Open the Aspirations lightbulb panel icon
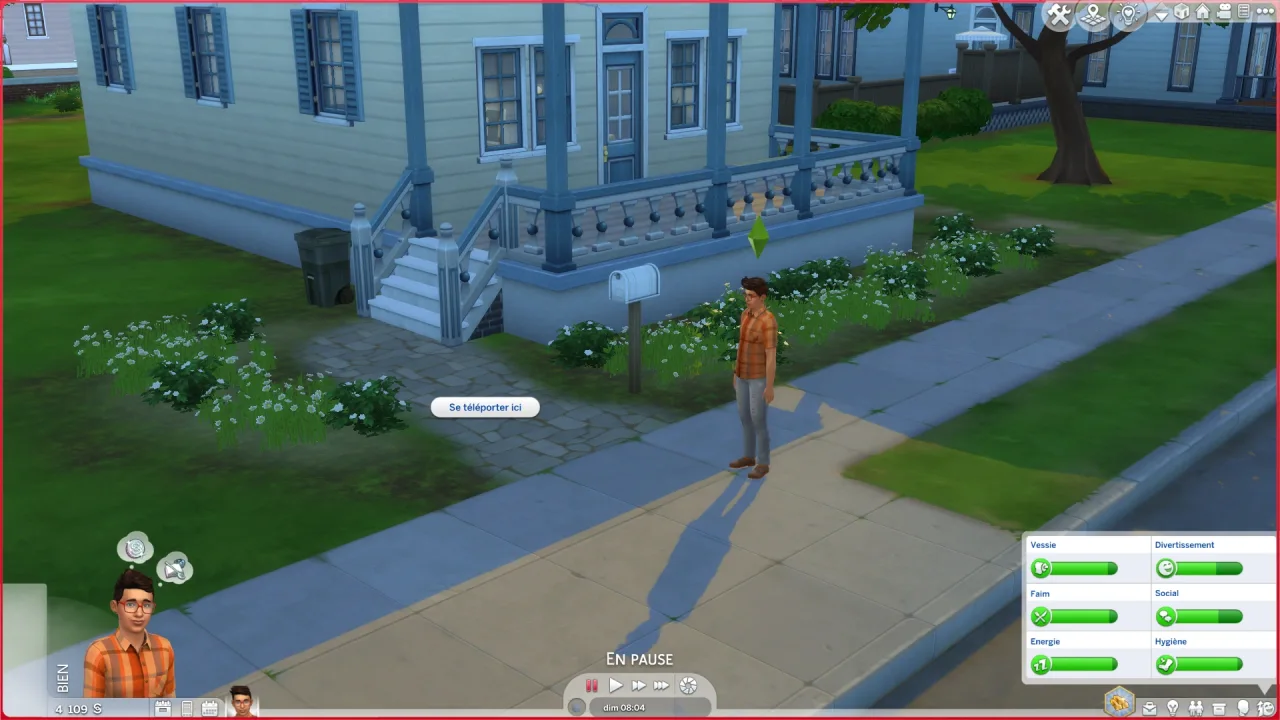This screenshot has width=1280, height=720. point(1172,707)
